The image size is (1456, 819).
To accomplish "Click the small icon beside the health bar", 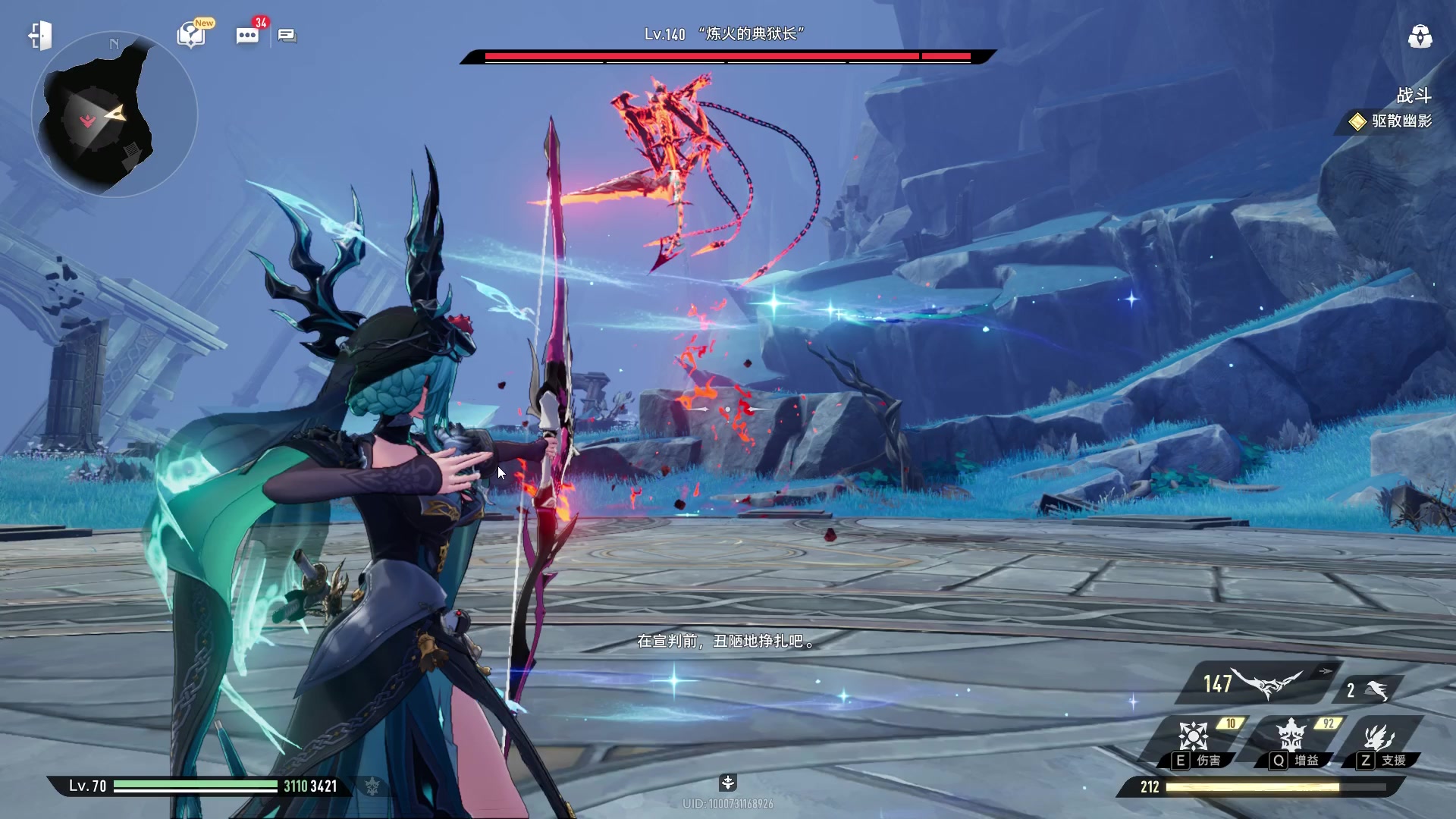I will [372, 786].
